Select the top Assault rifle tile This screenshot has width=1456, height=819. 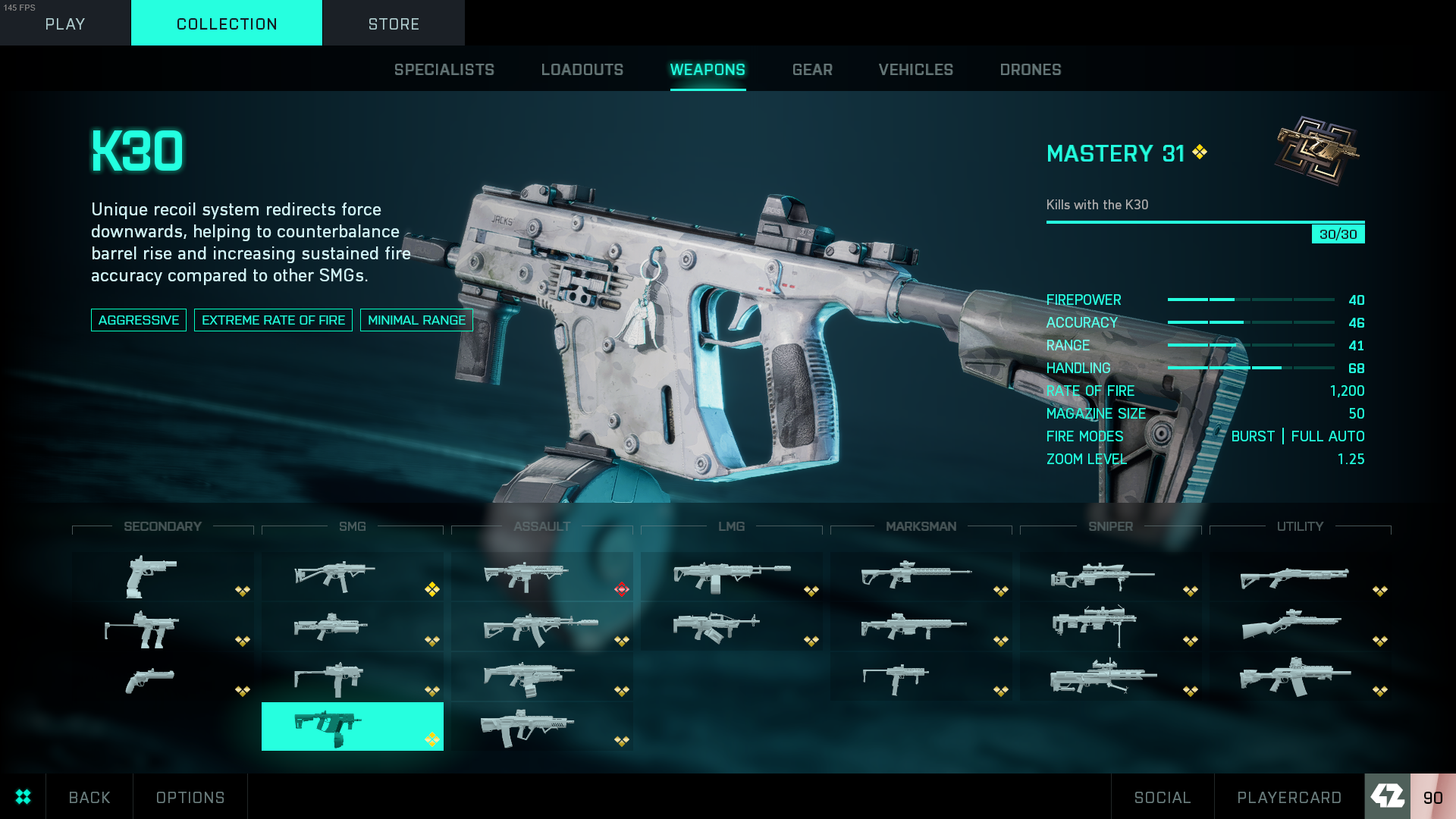[541, 578]
